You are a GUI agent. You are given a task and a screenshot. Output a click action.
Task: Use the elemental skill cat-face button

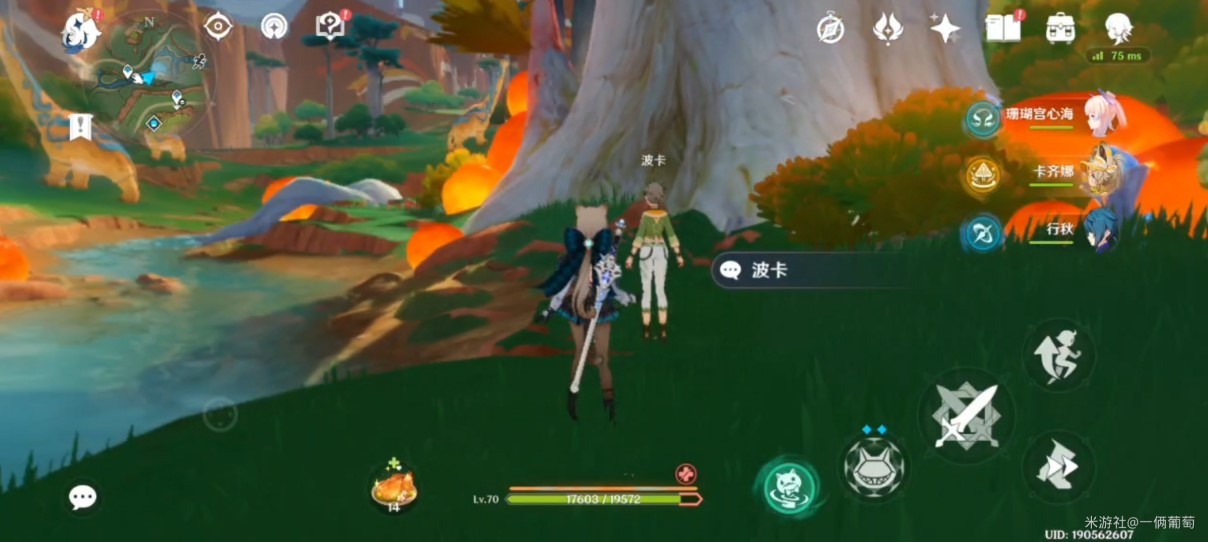pyautogui.click(x=874, y=466)
